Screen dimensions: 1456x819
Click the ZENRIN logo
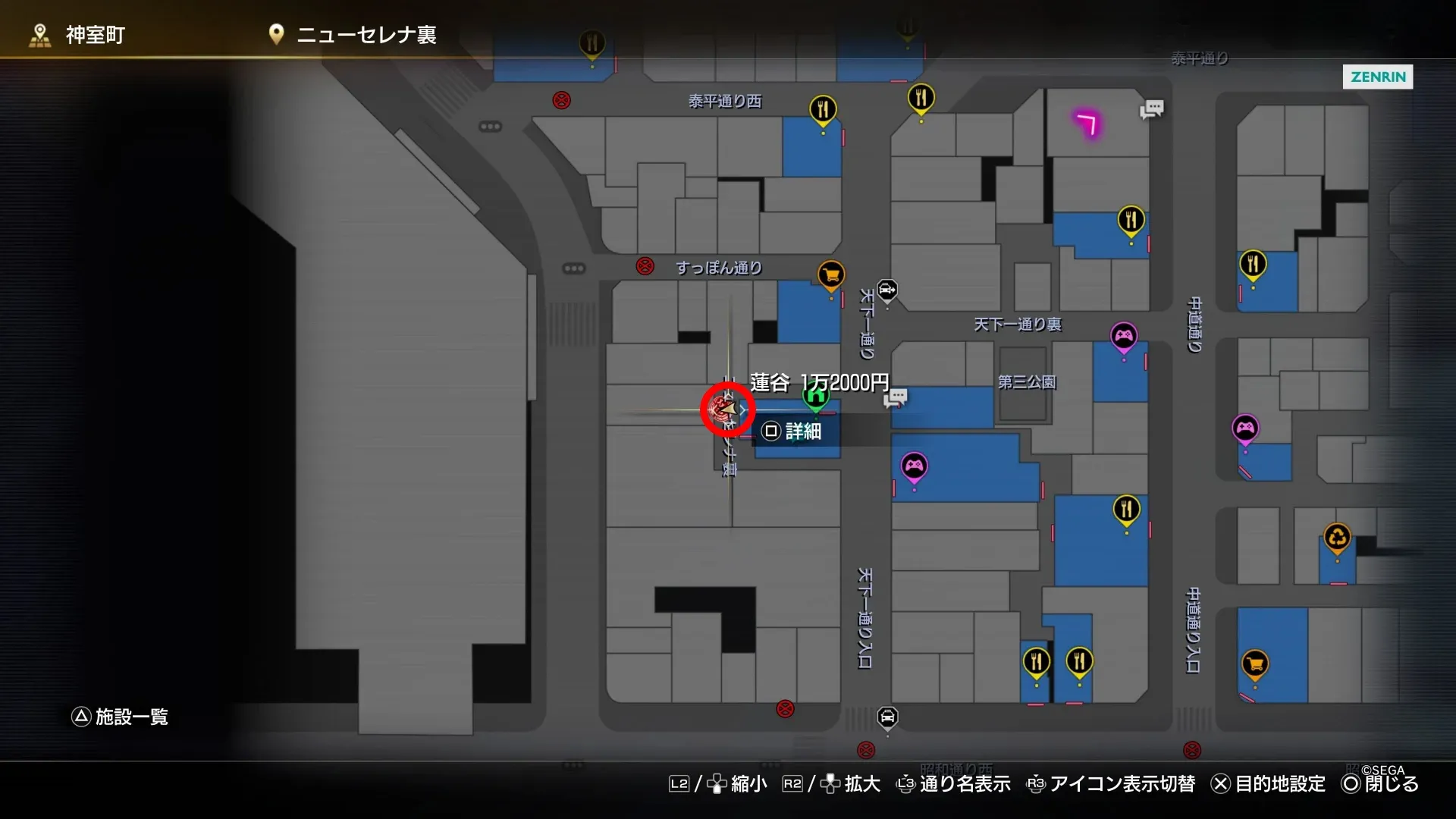[1378, 77]
